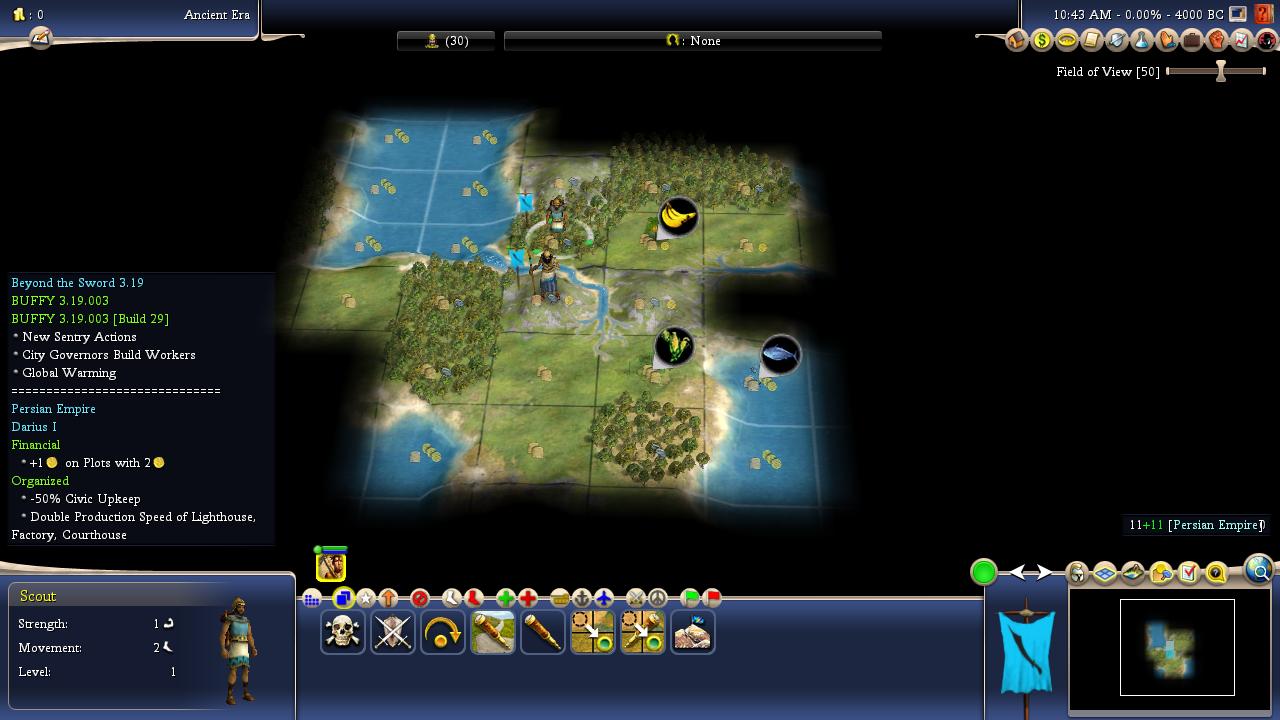This screenshot has width=1280, height=720.
Task: Click the minimap to move the camera
Action: coord(1177,647)
